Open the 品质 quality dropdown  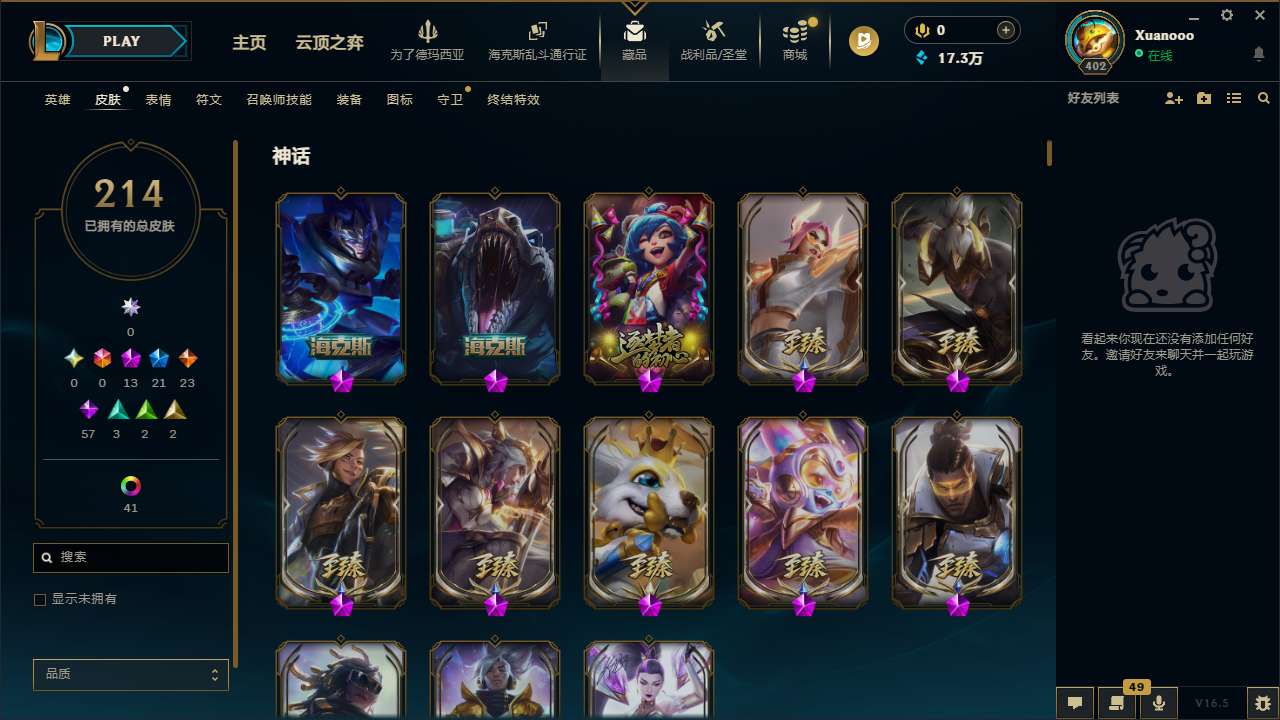point(130,674)
